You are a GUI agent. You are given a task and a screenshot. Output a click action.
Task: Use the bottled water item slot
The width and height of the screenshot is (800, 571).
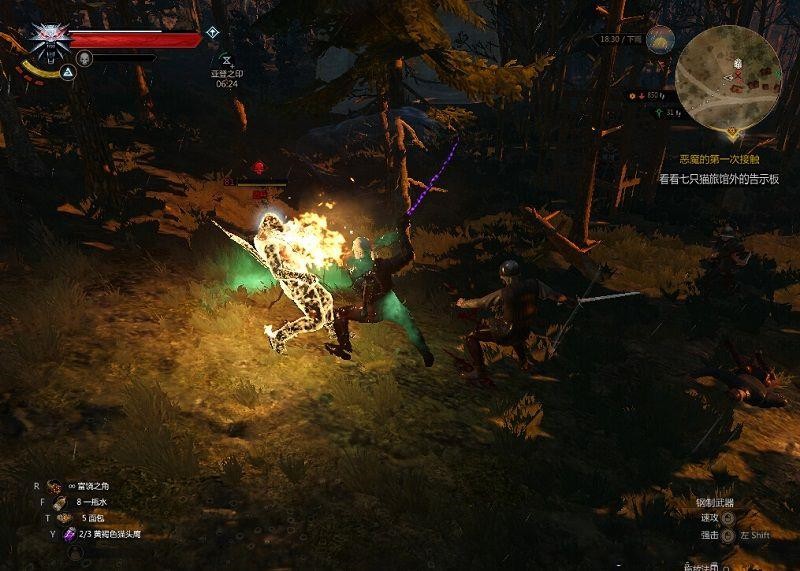point(59,502)
